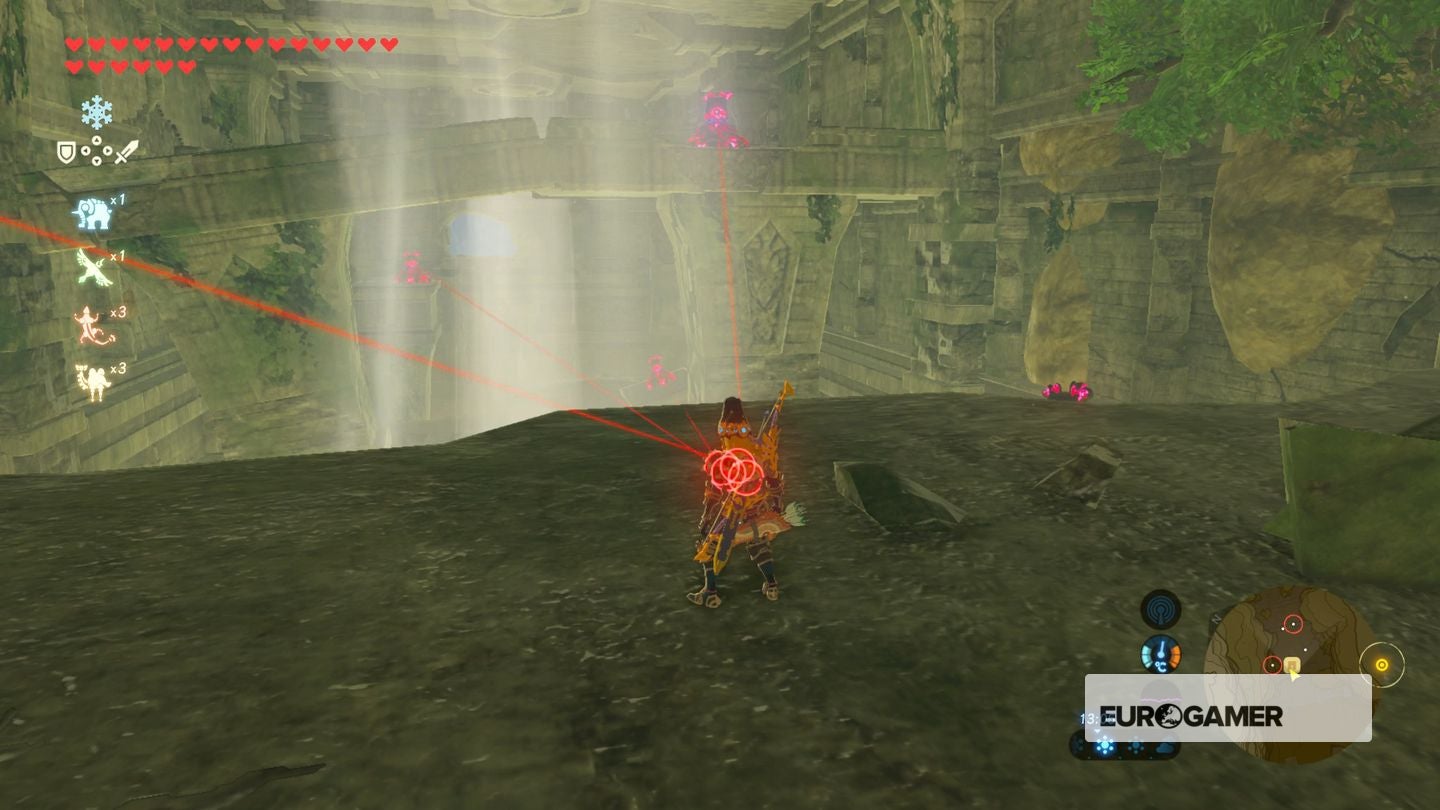
Task: Open the D-pad quick-select cluster
Action: pos(97,152)
